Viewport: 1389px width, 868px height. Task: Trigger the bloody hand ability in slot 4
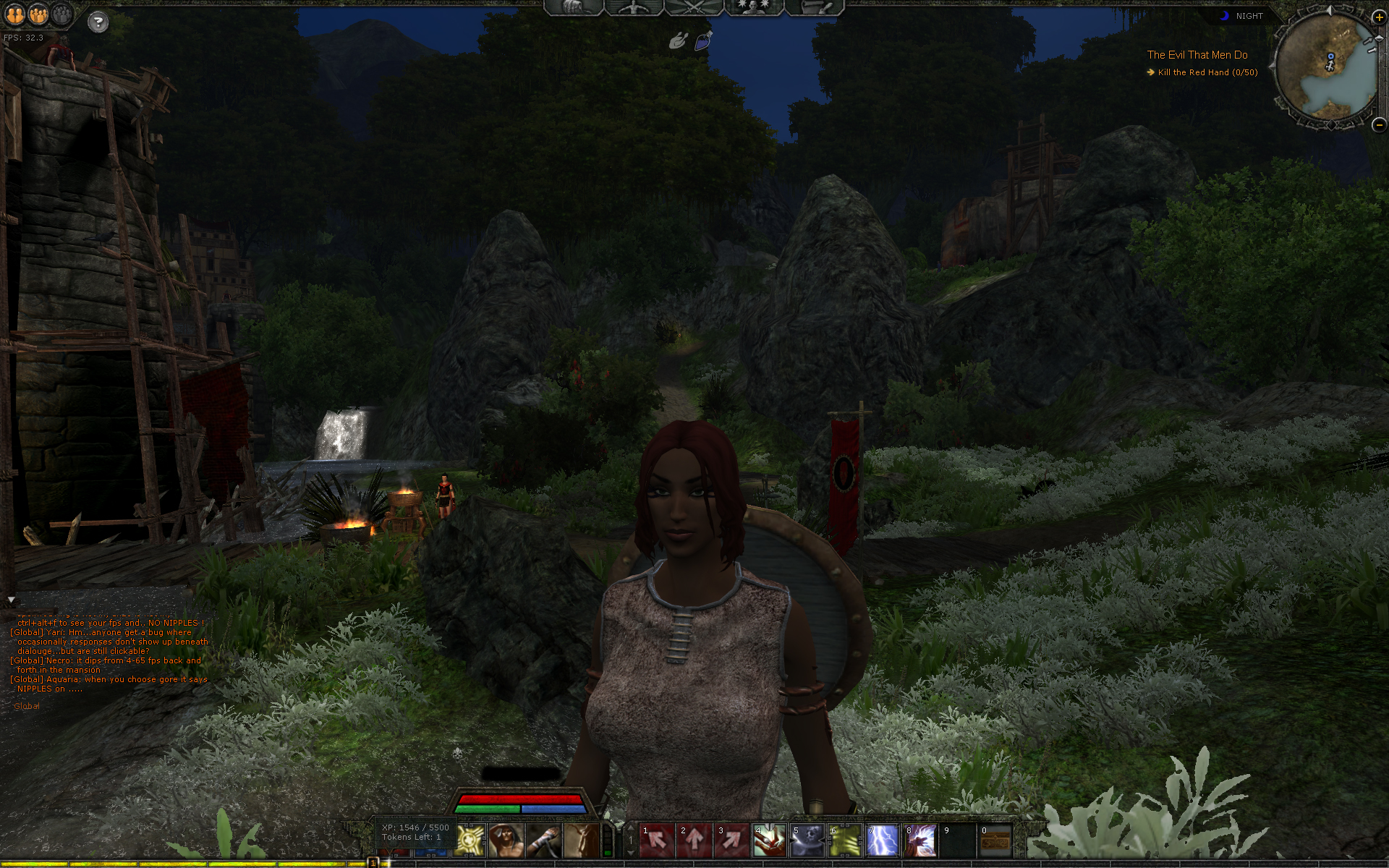coord(769,841)
